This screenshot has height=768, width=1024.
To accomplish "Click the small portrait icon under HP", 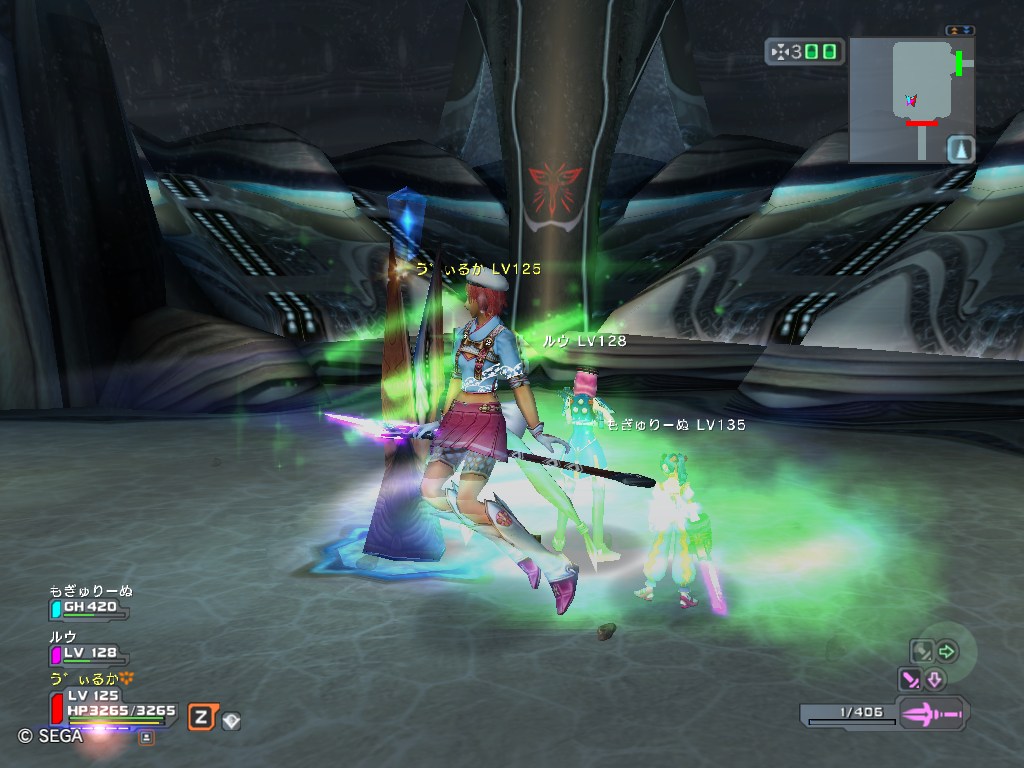I will point(146,737).
